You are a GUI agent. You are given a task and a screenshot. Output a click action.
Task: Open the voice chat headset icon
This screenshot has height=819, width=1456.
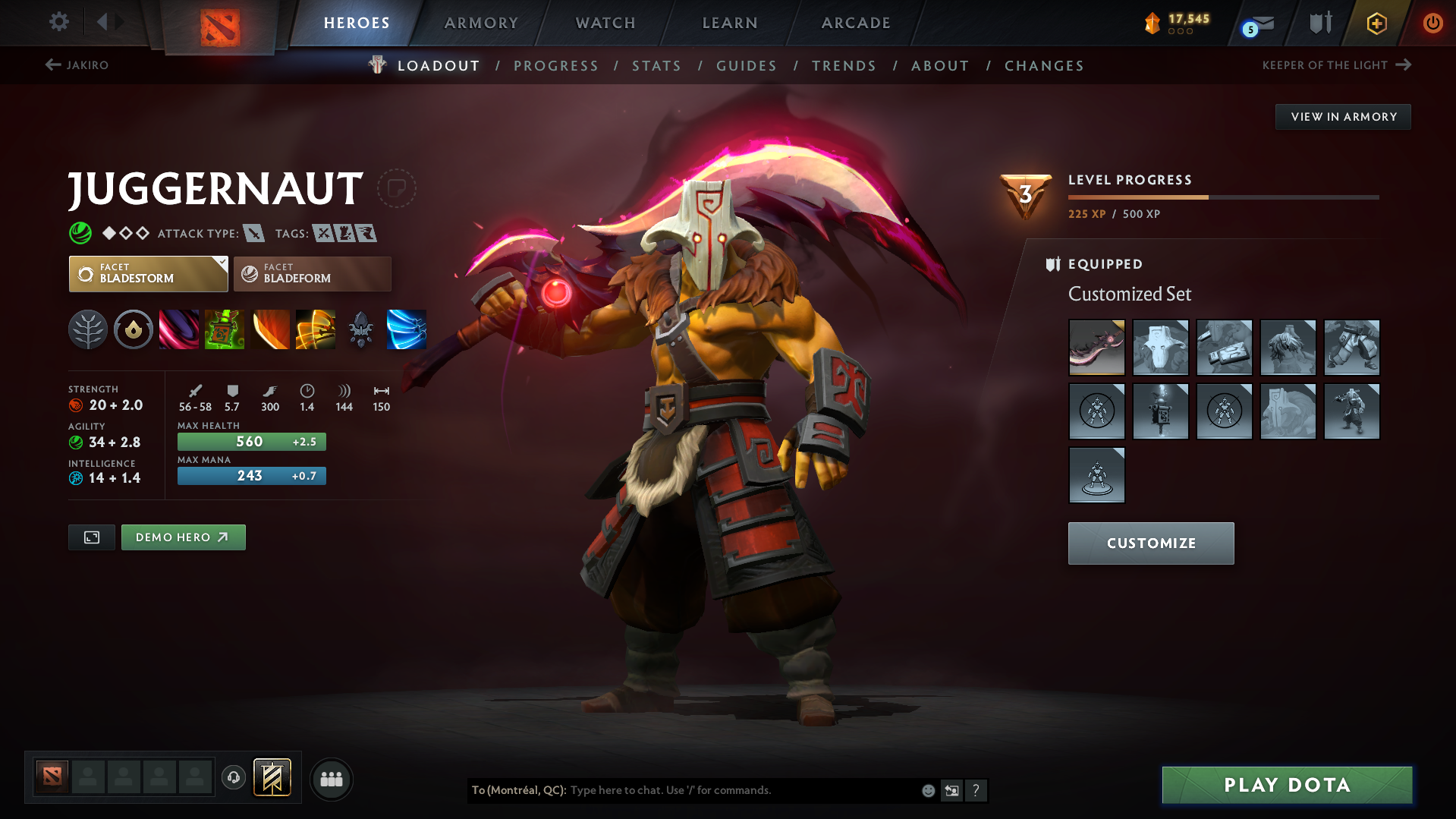(234, 778)
